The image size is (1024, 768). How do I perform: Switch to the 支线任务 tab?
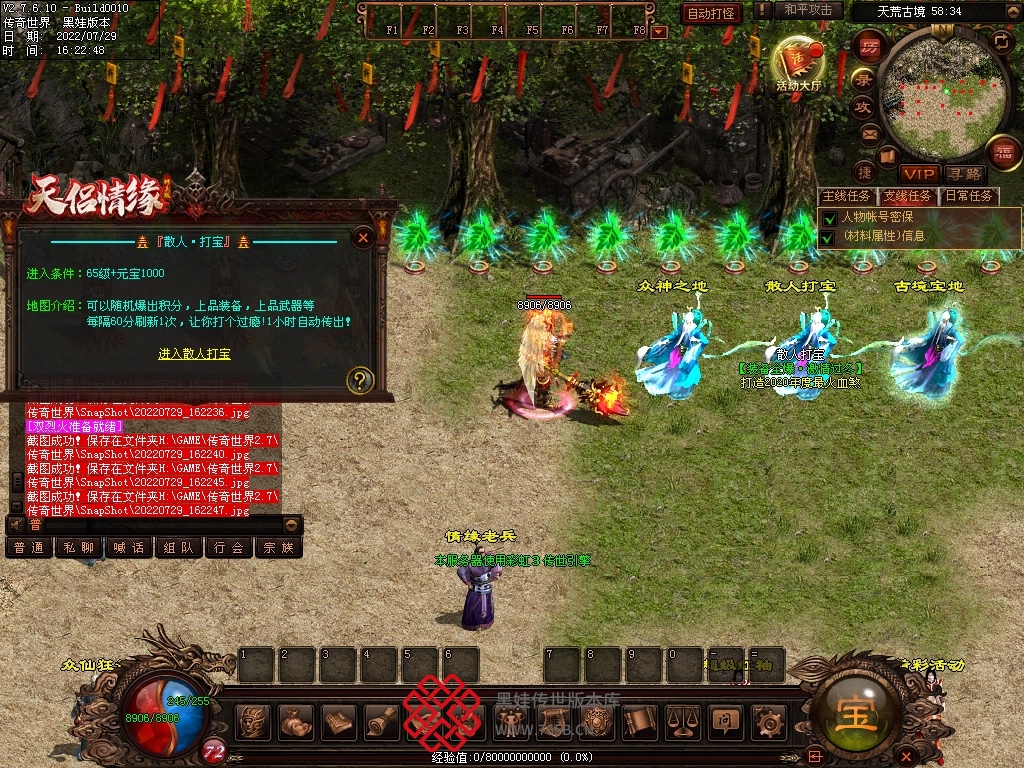tap(907, 196)
